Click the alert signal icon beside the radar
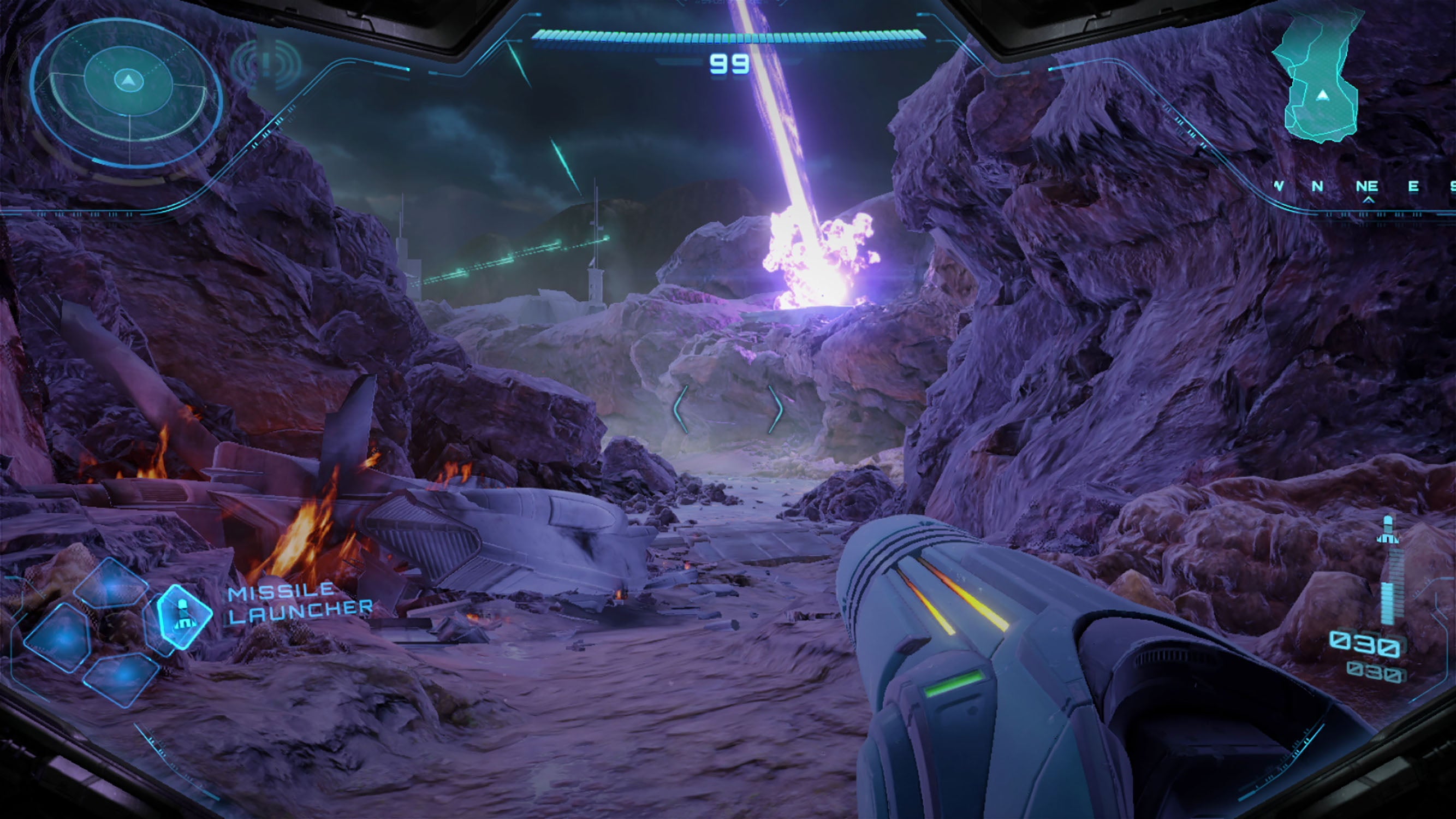This screenshot has height=819, width=1456. click(x=266, y=62)
